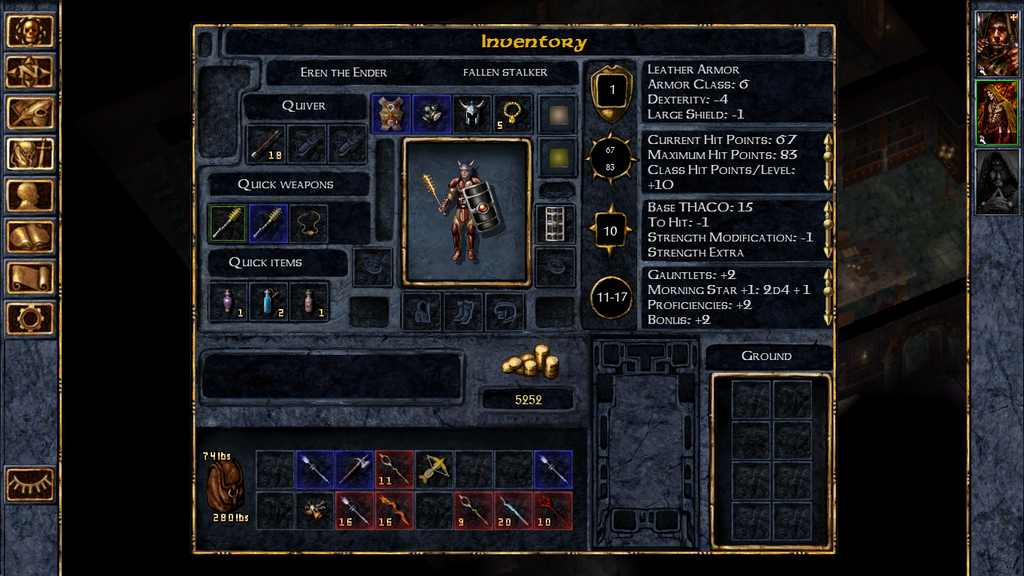
Task: Select the arrows stack in the quiver
Action: point(266,144)
